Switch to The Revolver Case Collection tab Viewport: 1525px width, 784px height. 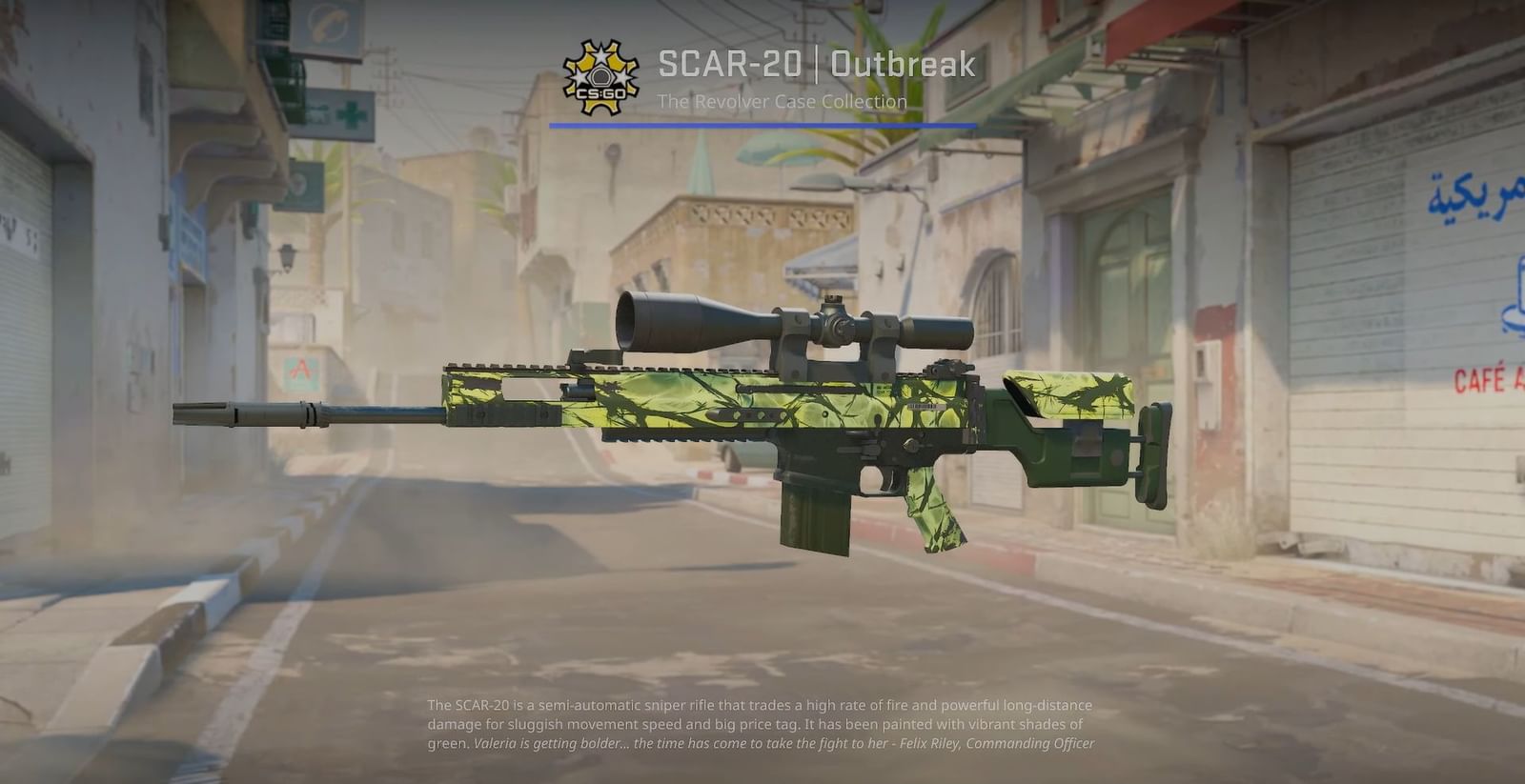pyautogui.click(x=783, y=101)
